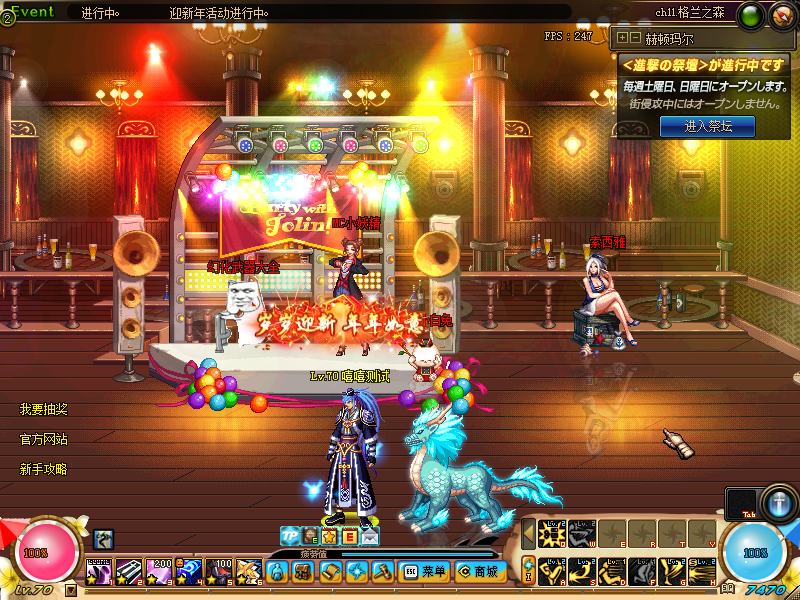Expand the map panel with plus button
800x600 pixels.
click(622, 38)
